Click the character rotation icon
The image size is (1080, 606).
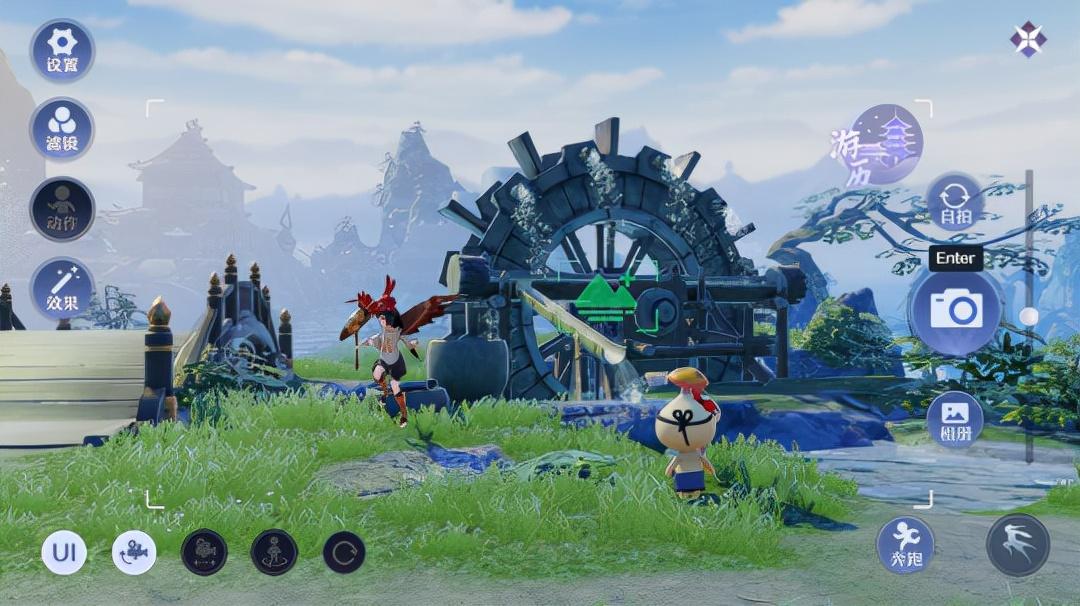click(x=274, y=552)
